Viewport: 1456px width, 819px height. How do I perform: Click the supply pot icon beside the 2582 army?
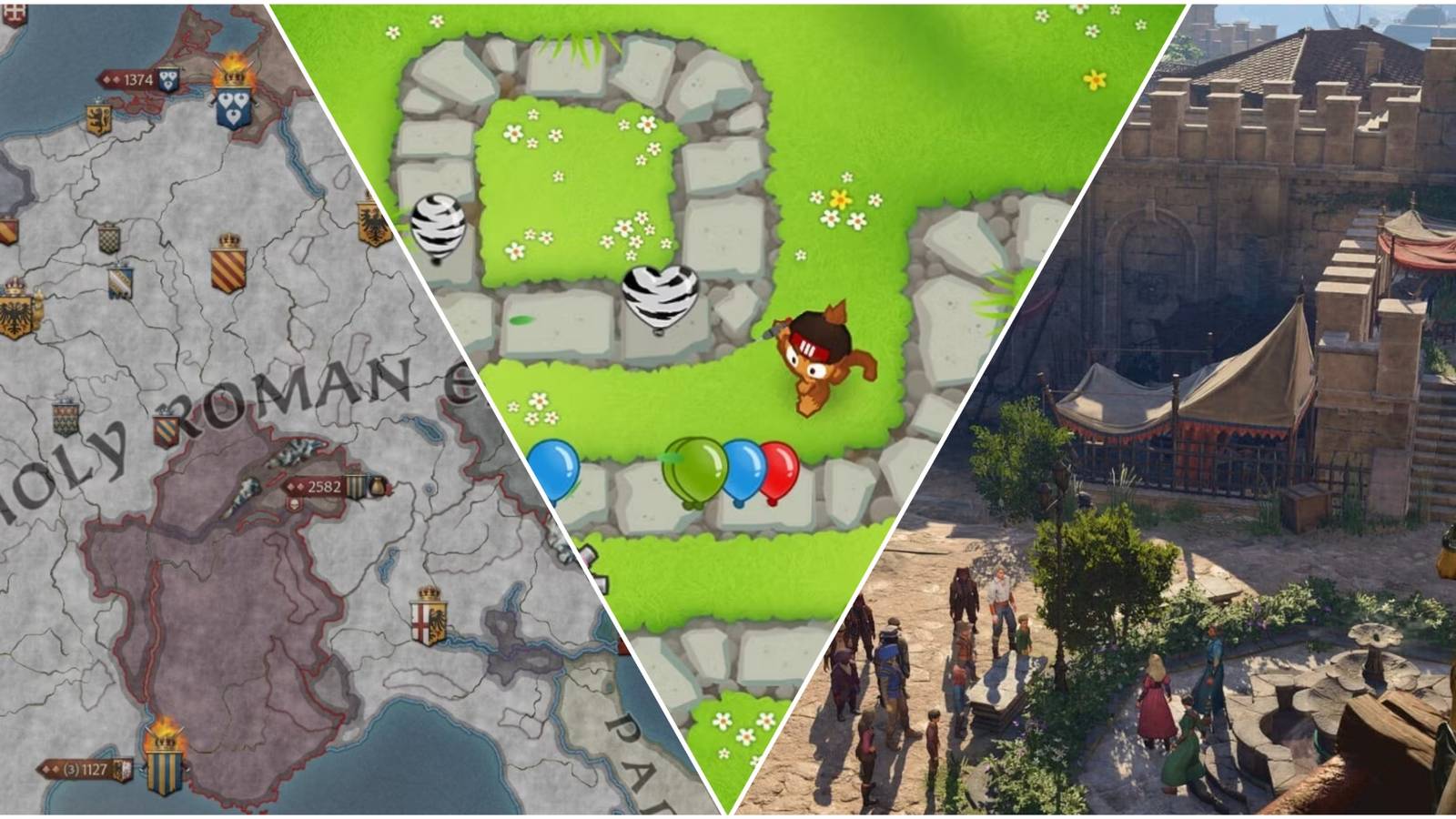click(x=378, y=487)
